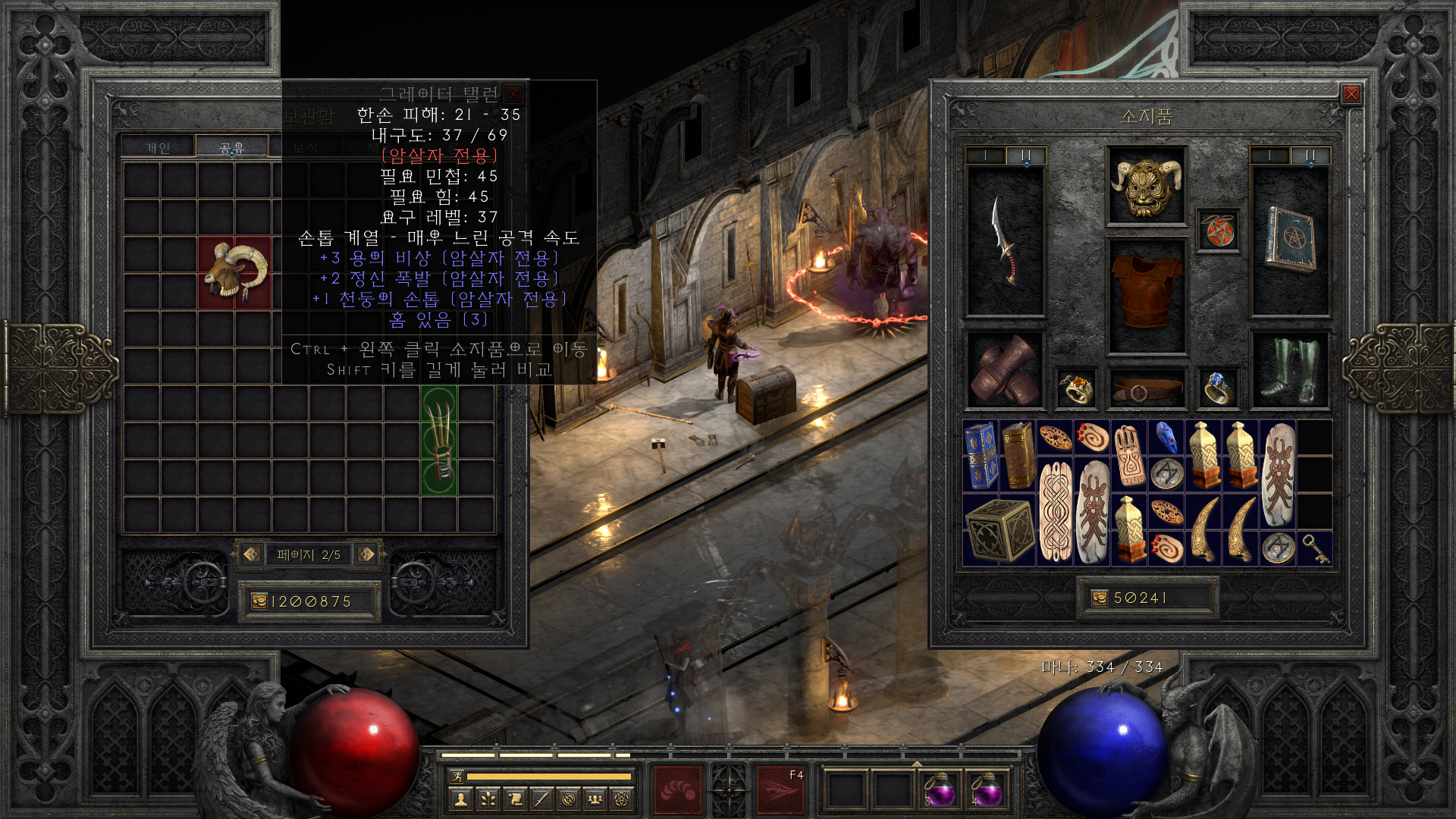The image size is (1456, 819).
Task: Select the equipped green boots
Action: 1289,371
